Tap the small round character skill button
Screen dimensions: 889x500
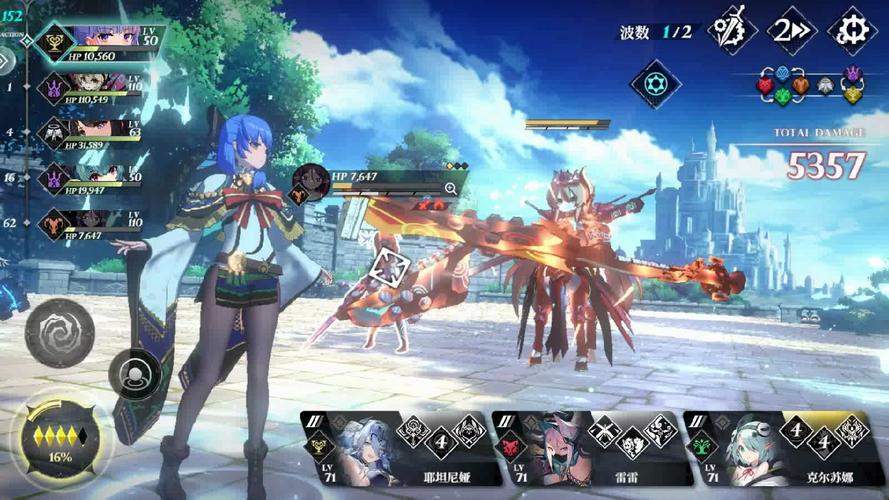point(133,374)
